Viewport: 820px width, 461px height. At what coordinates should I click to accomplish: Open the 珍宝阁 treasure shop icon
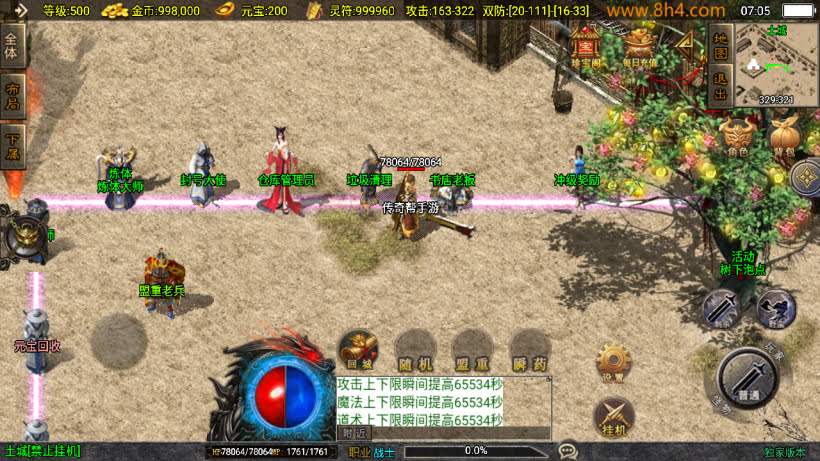point(586,46)
